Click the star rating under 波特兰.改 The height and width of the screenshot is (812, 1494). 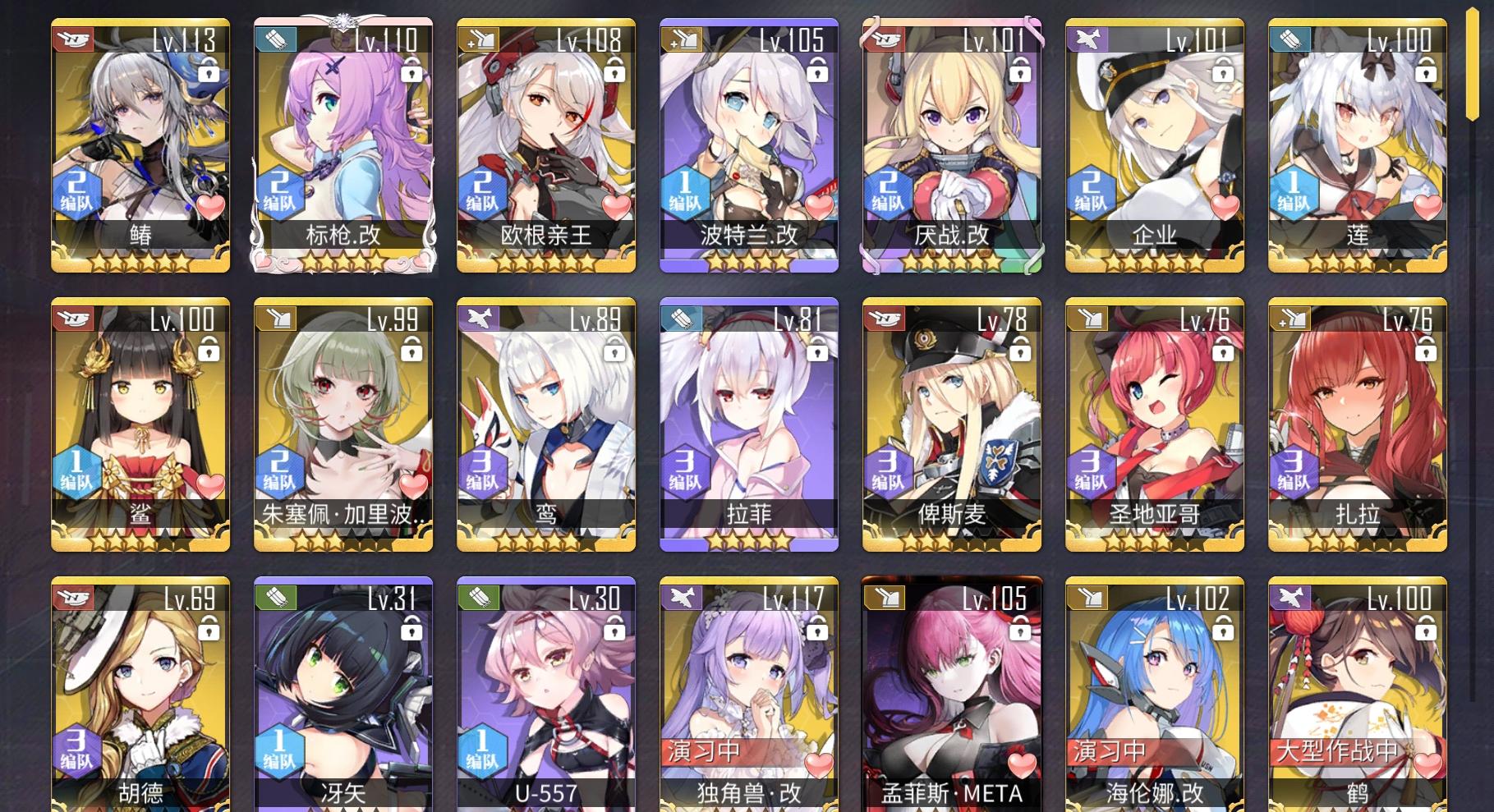click(748, 261)
